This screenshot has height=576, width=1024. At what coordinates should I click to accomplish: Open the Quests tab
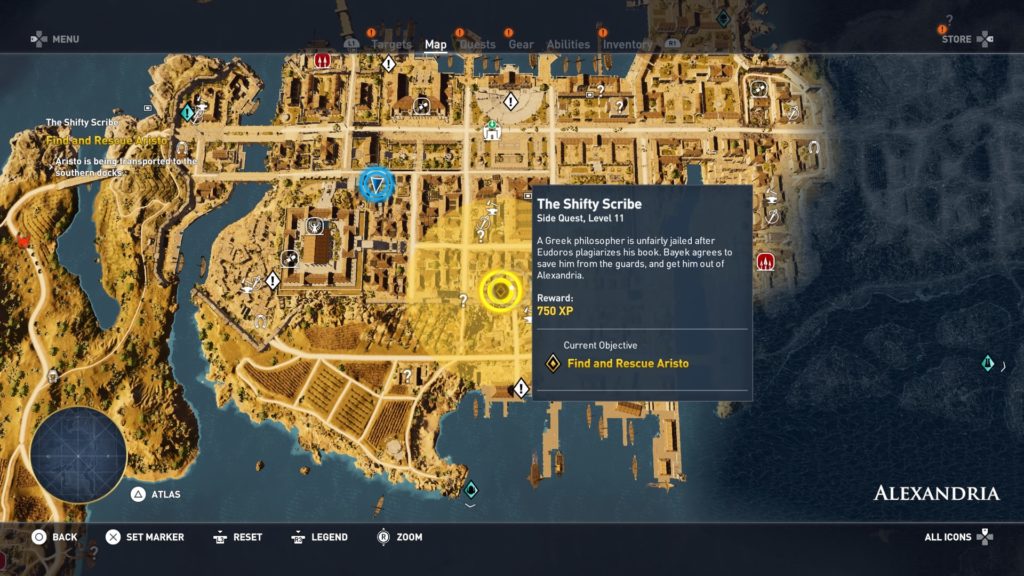(x=477, y=44)
